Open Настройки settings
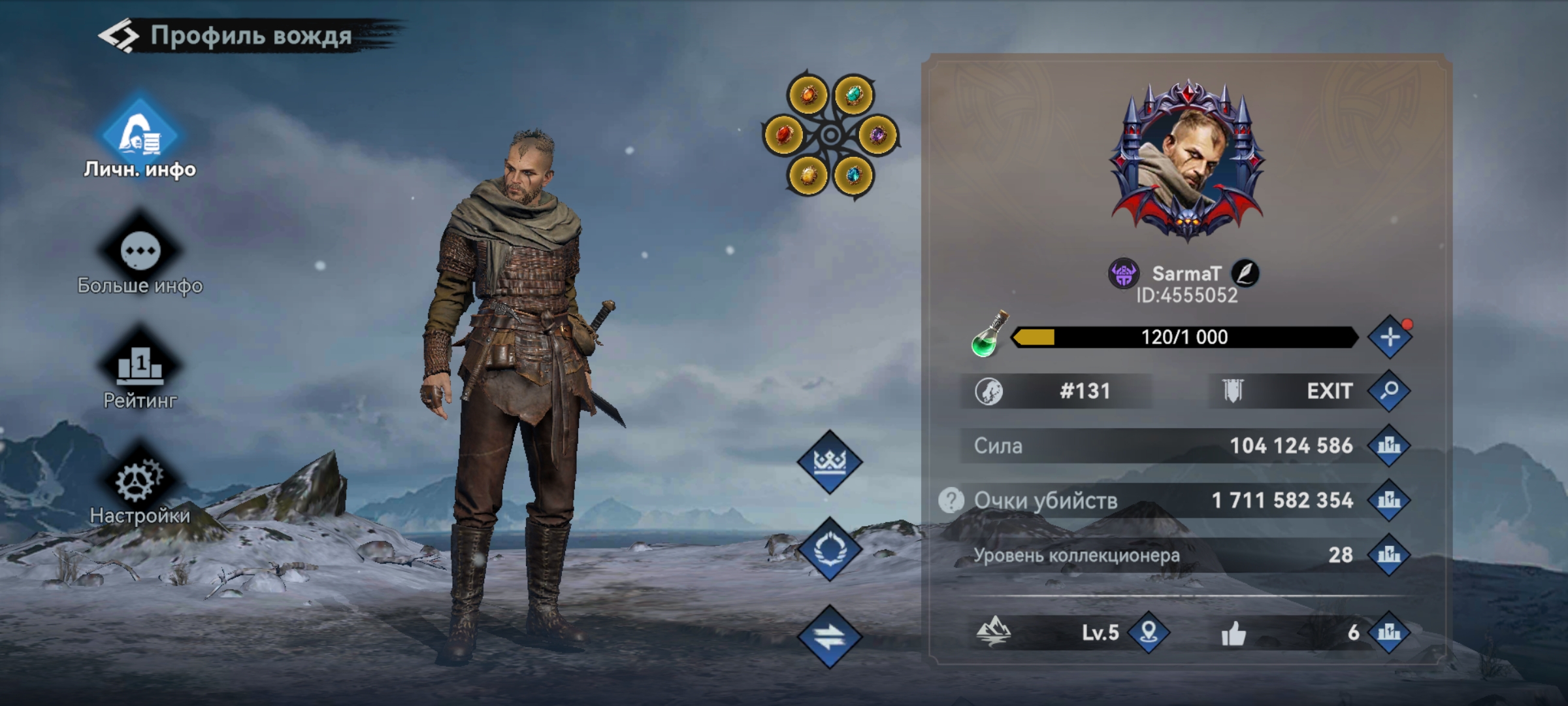The width and height of the screenshot is (1568, 706). pyautogui.click(x=140, y=485)
